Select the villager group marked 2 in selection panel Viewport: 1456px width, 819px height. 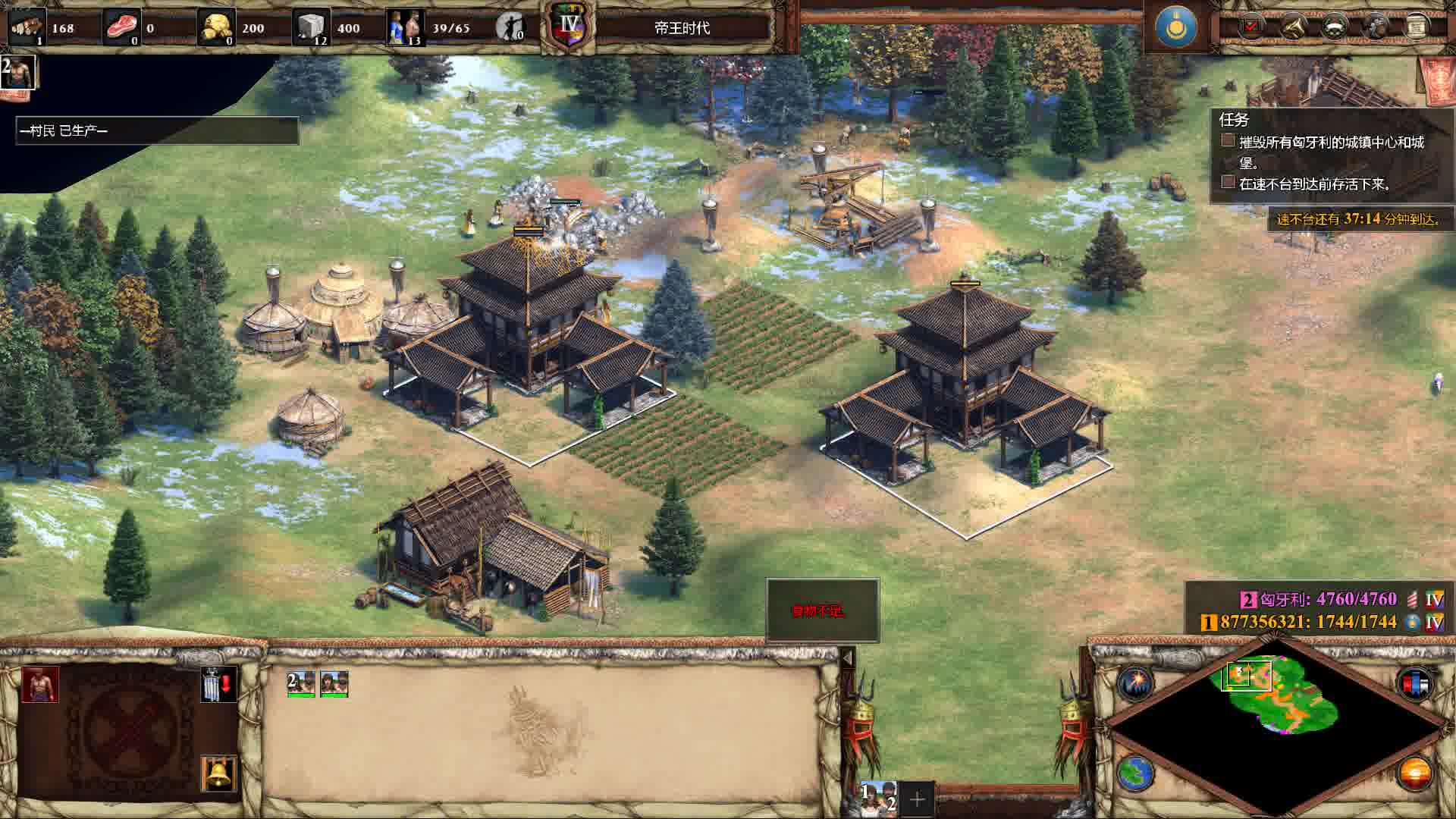(x=301, y=684)
